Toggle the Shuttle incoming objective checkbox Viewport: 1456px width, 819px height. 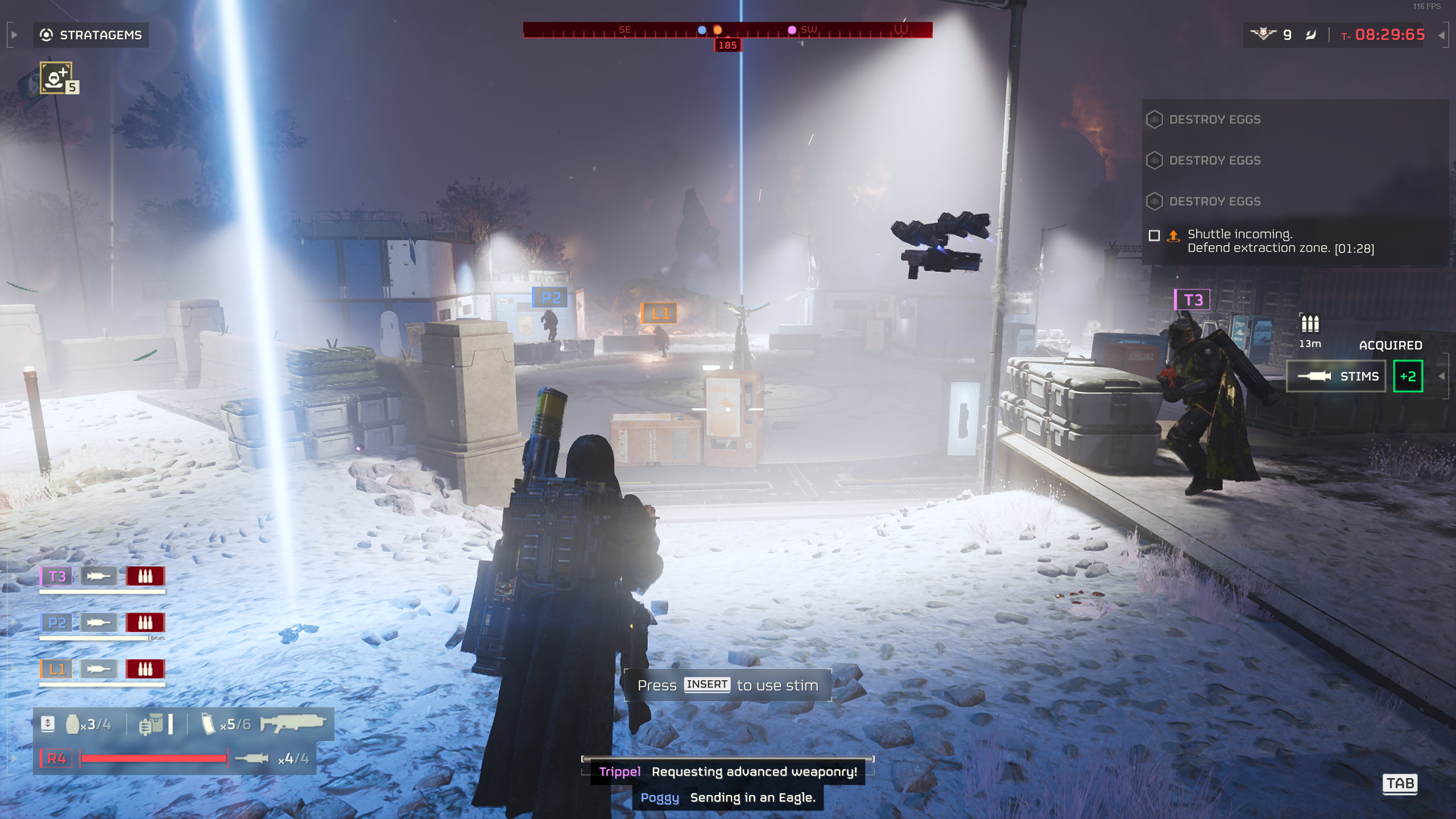click(x=1154, y=235)
